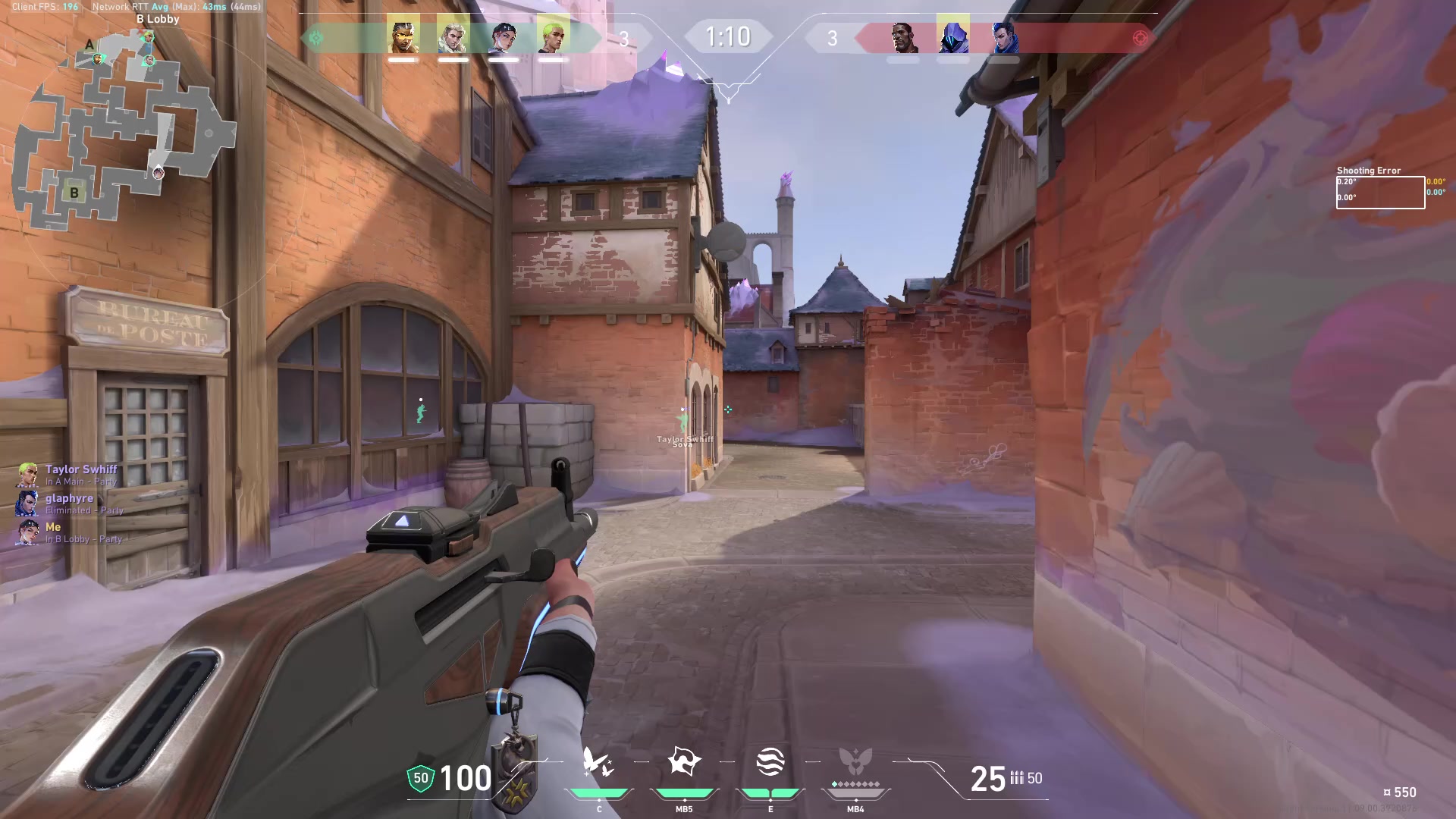Activate the Pick-me-up butterflies ability

click(x=598, y=762)
